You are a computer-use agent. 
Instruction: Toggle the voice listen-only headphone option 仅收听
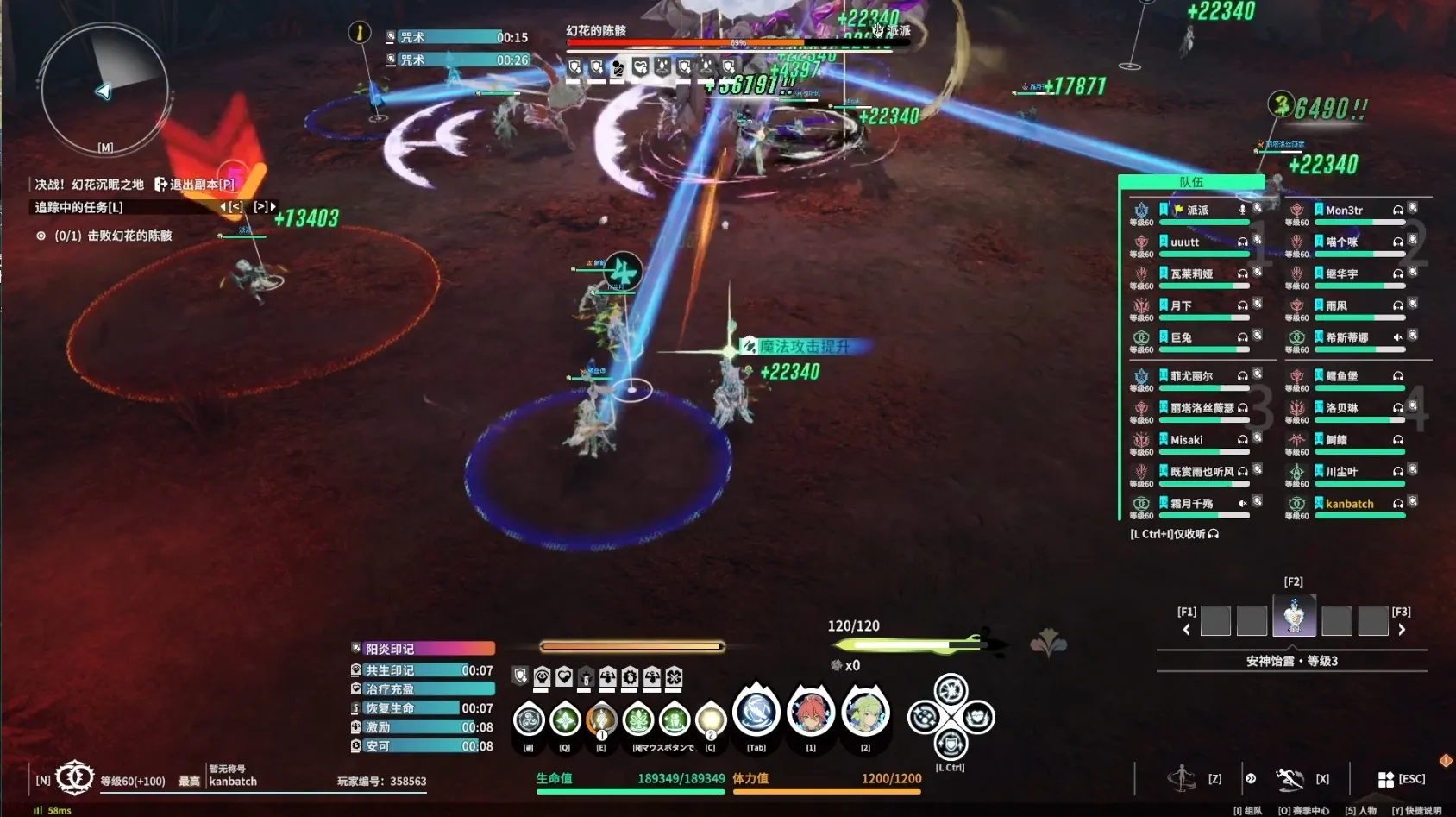click(1174, 534)
